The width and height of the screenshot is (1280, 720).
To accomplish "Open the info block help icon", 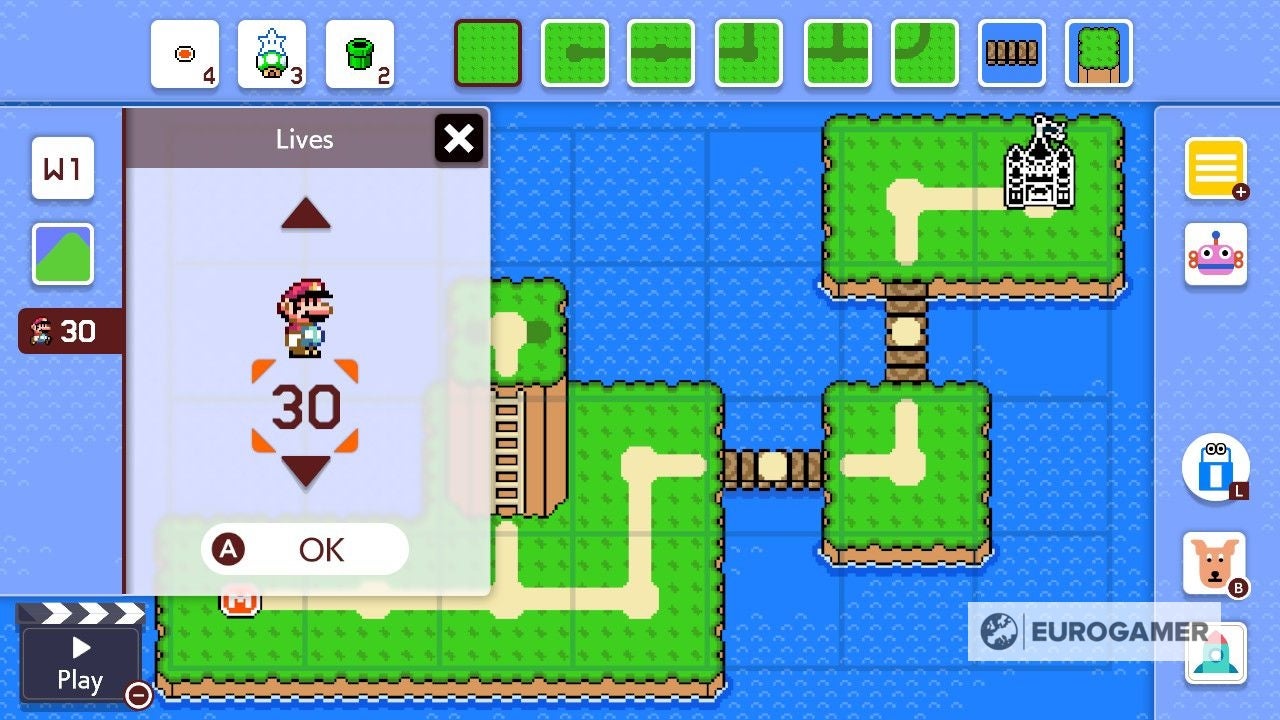I will pyautogui.click(x=1216, y=466).
